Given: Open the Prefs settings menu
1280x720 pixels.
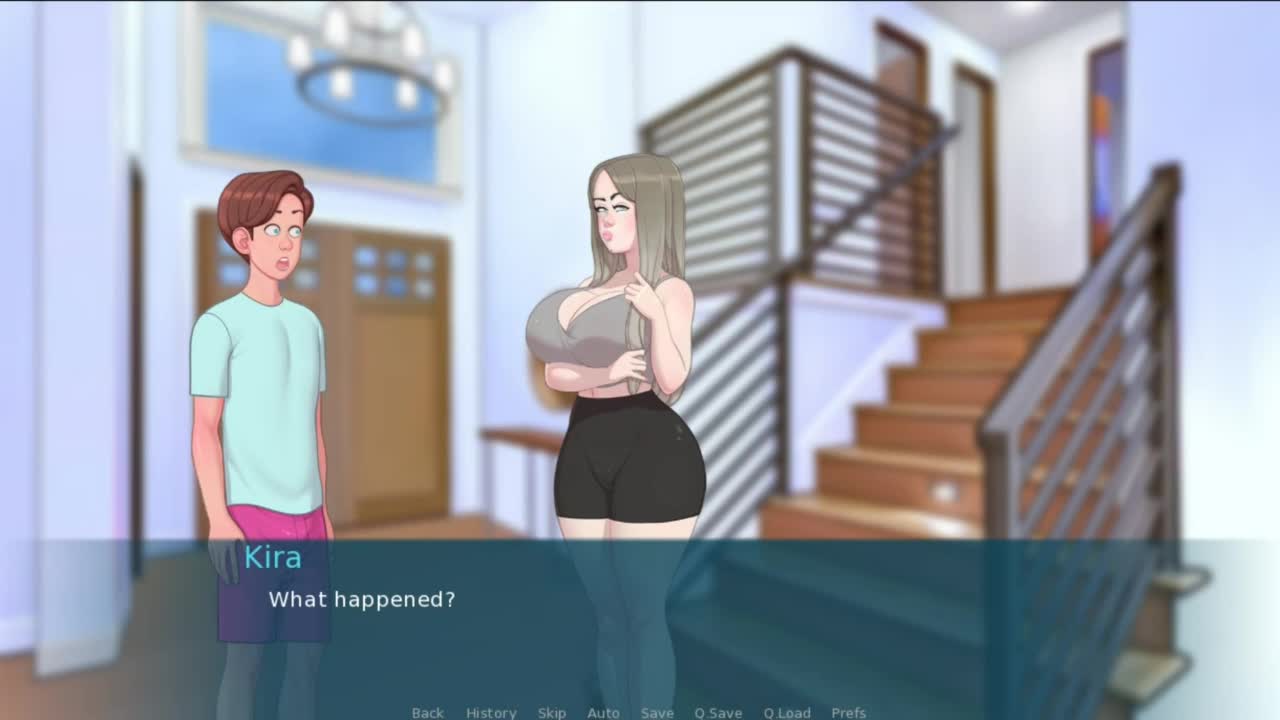Looking at the screenshot, I should 849,712.
